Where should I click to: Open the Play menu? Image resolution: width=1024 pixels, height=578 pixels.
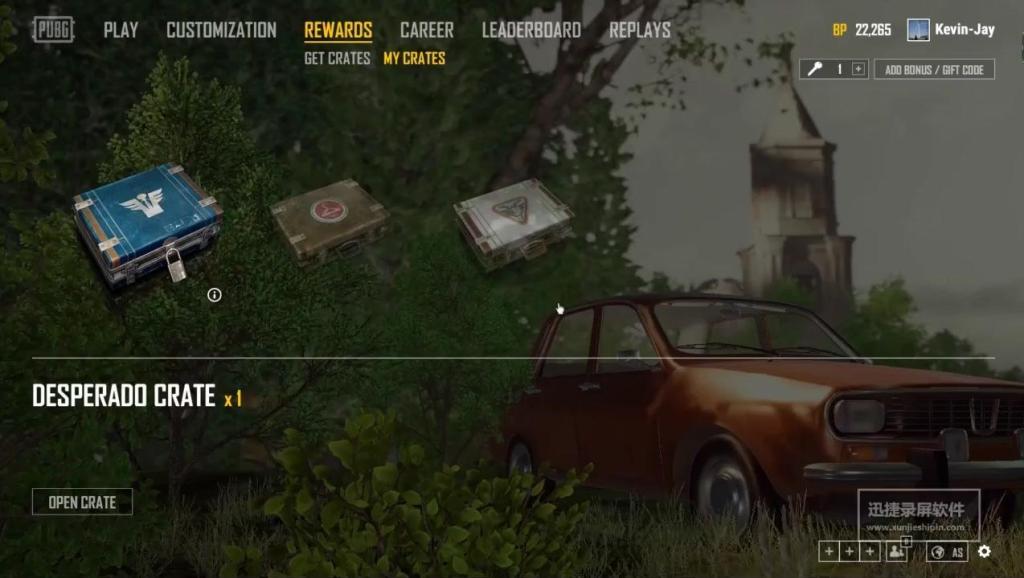(121, 30)
